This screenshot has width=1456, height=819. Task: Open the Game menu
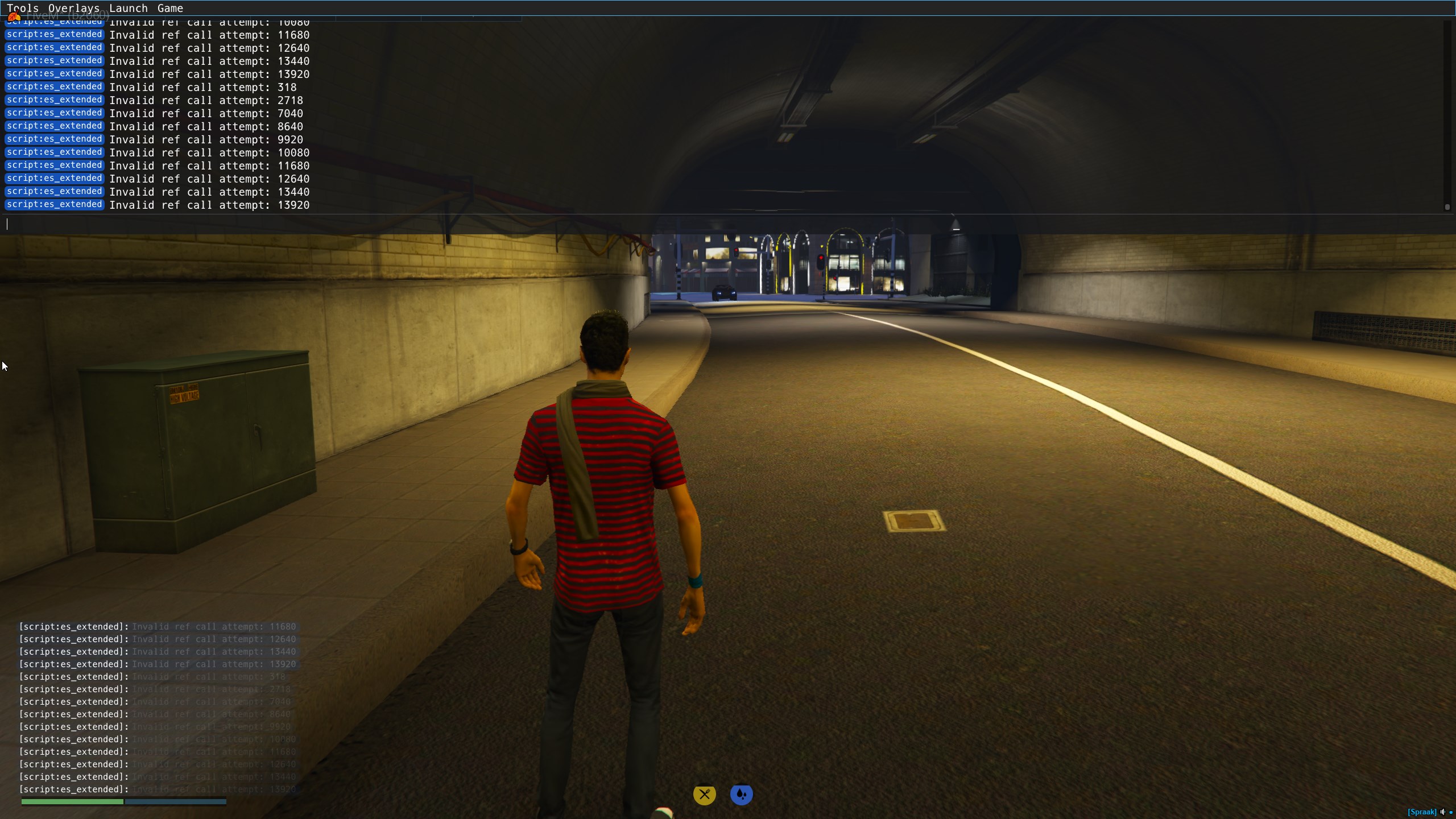point(170,8)
